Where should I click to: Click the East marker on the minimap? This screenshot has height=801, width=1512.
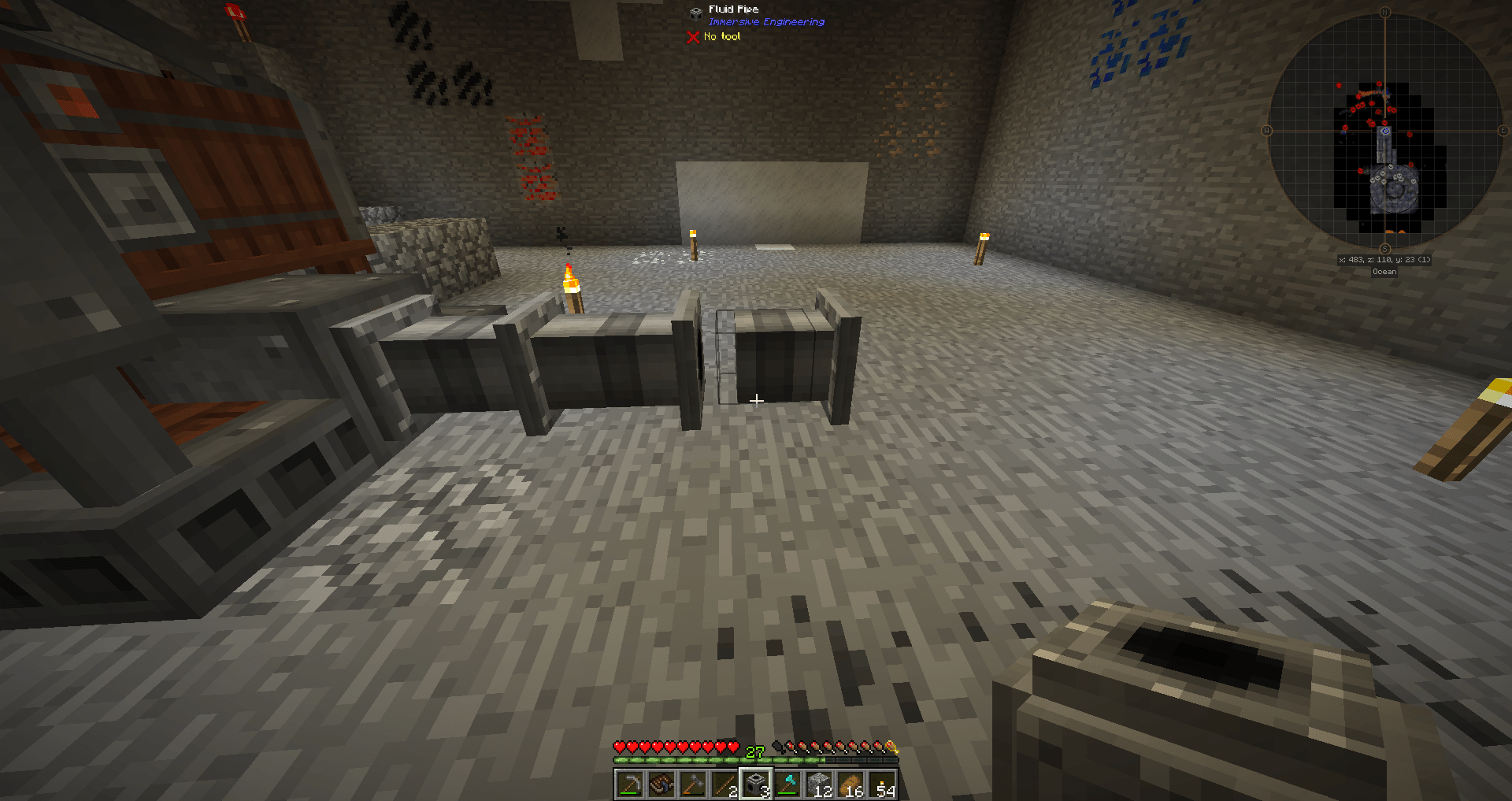[1503, 130]
